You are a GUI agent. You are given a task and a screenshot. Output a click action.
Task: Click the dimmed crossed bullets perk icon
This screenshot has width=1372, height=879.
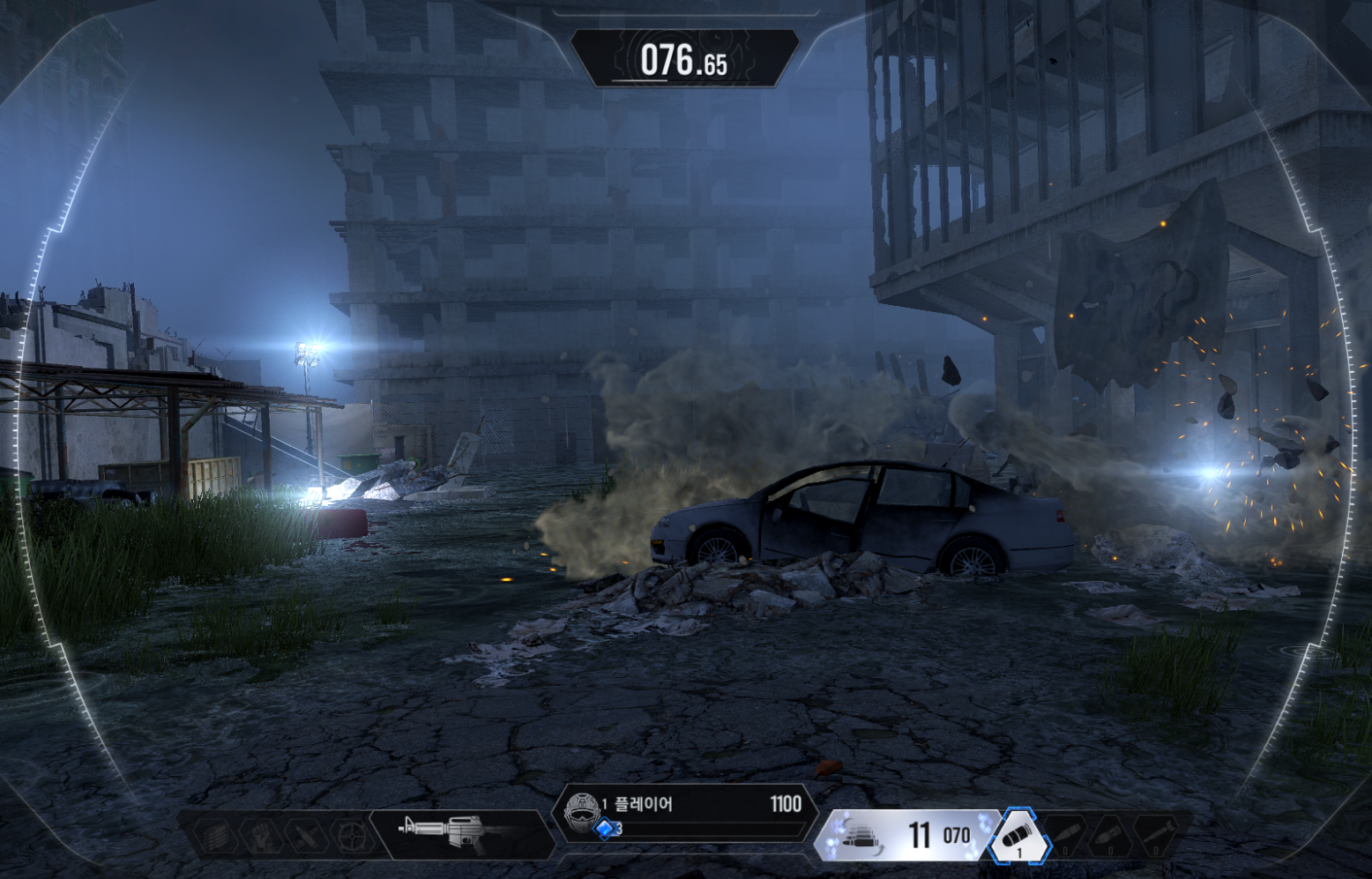coord(306,834)
